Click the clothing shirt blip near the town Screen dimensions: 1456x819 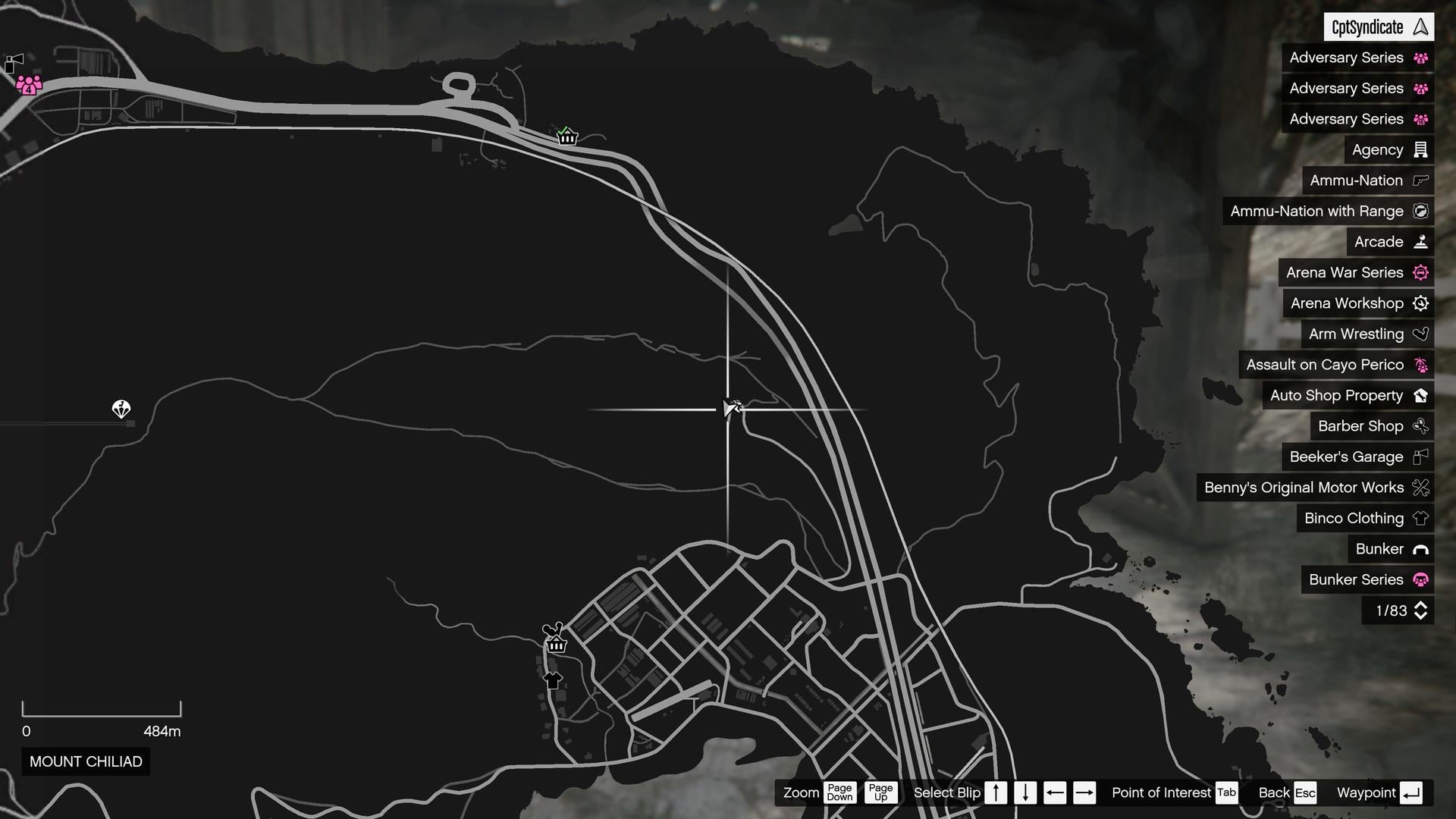tap(553, 679)
